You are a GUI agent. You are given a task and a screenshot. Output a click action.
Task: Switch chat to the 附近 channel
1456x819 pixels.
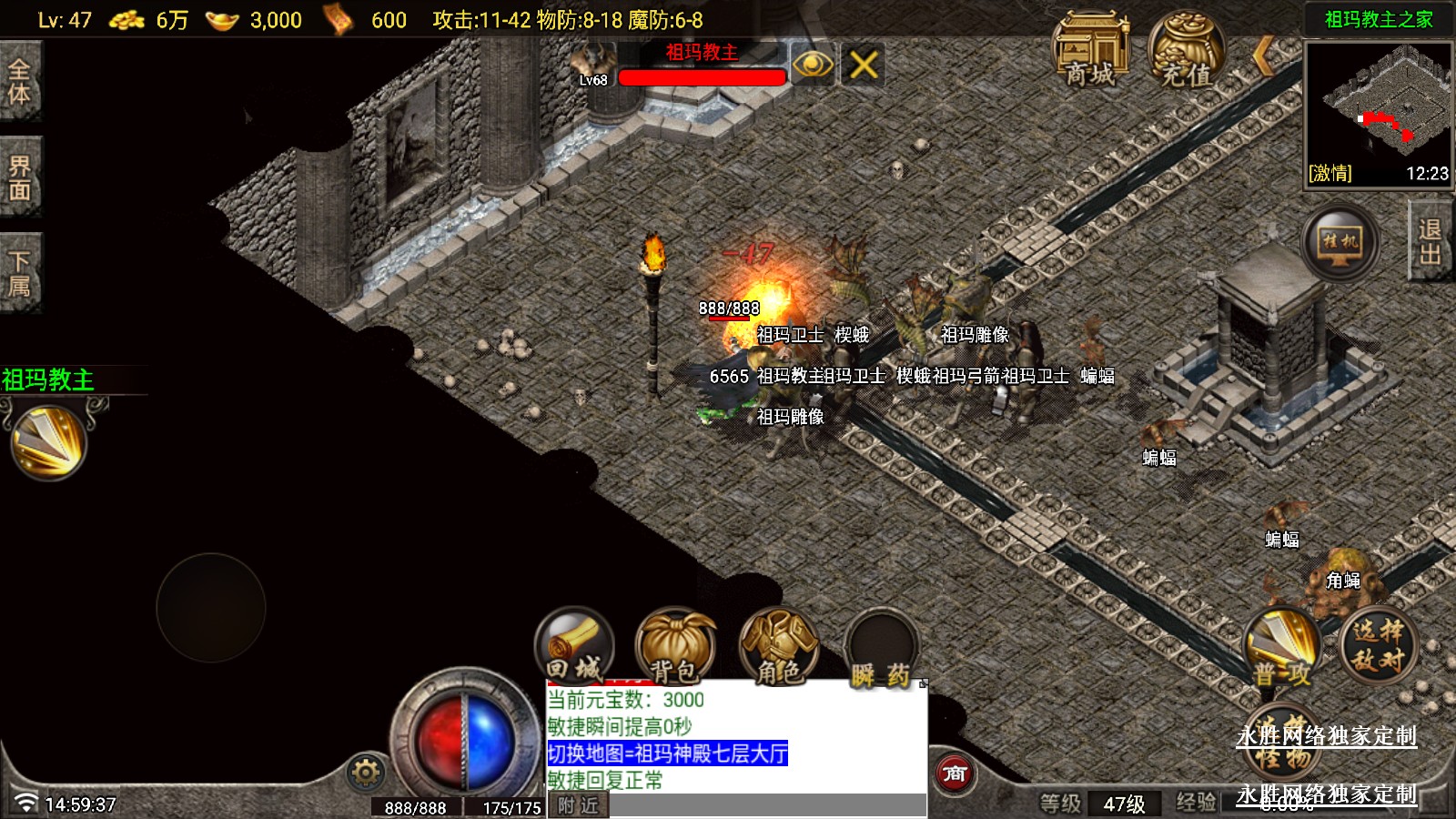point(578,805)
